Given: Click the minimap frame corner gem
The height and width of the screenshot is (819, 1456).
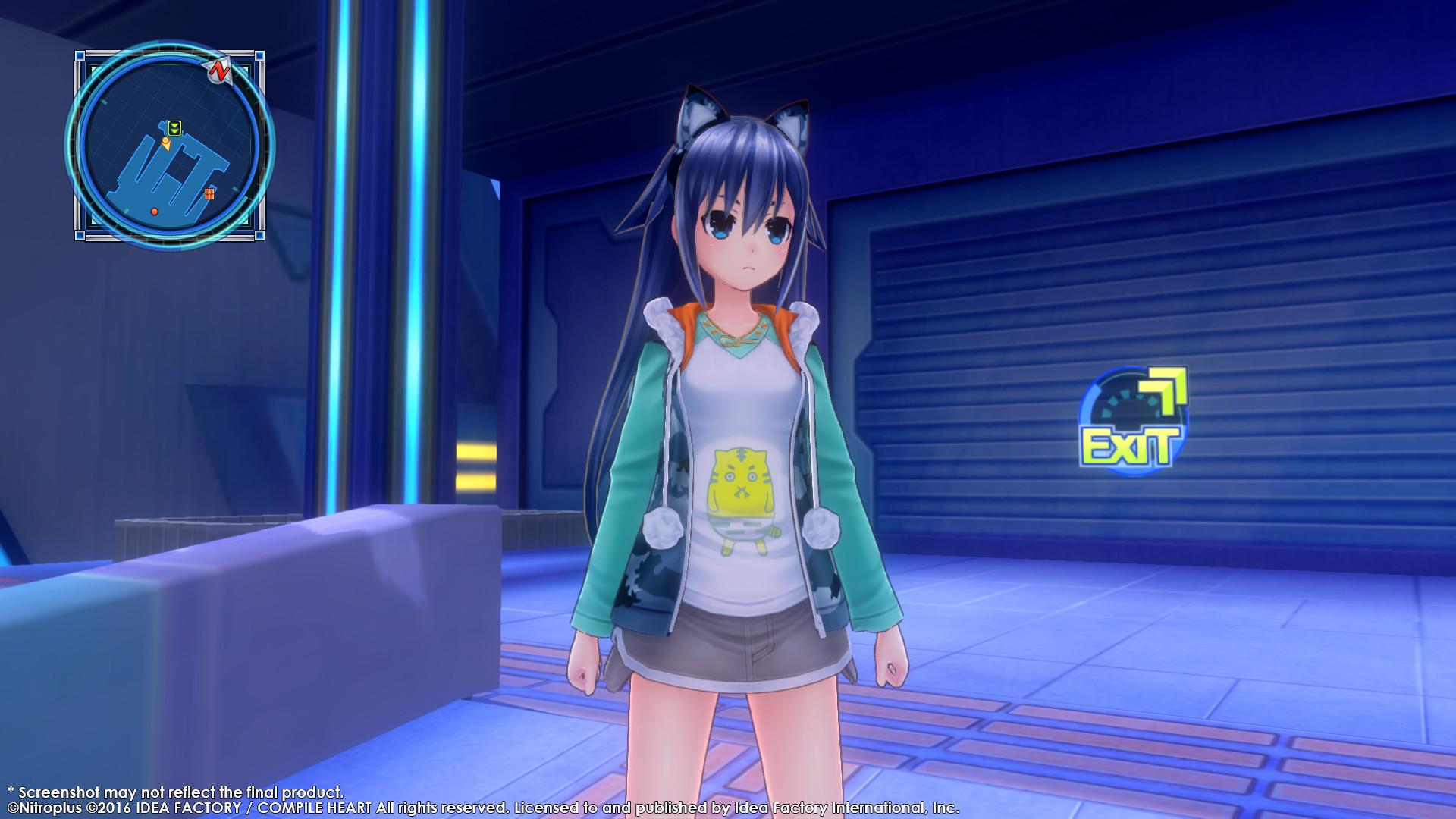Looking at the screenshot, I should (80, 55).
